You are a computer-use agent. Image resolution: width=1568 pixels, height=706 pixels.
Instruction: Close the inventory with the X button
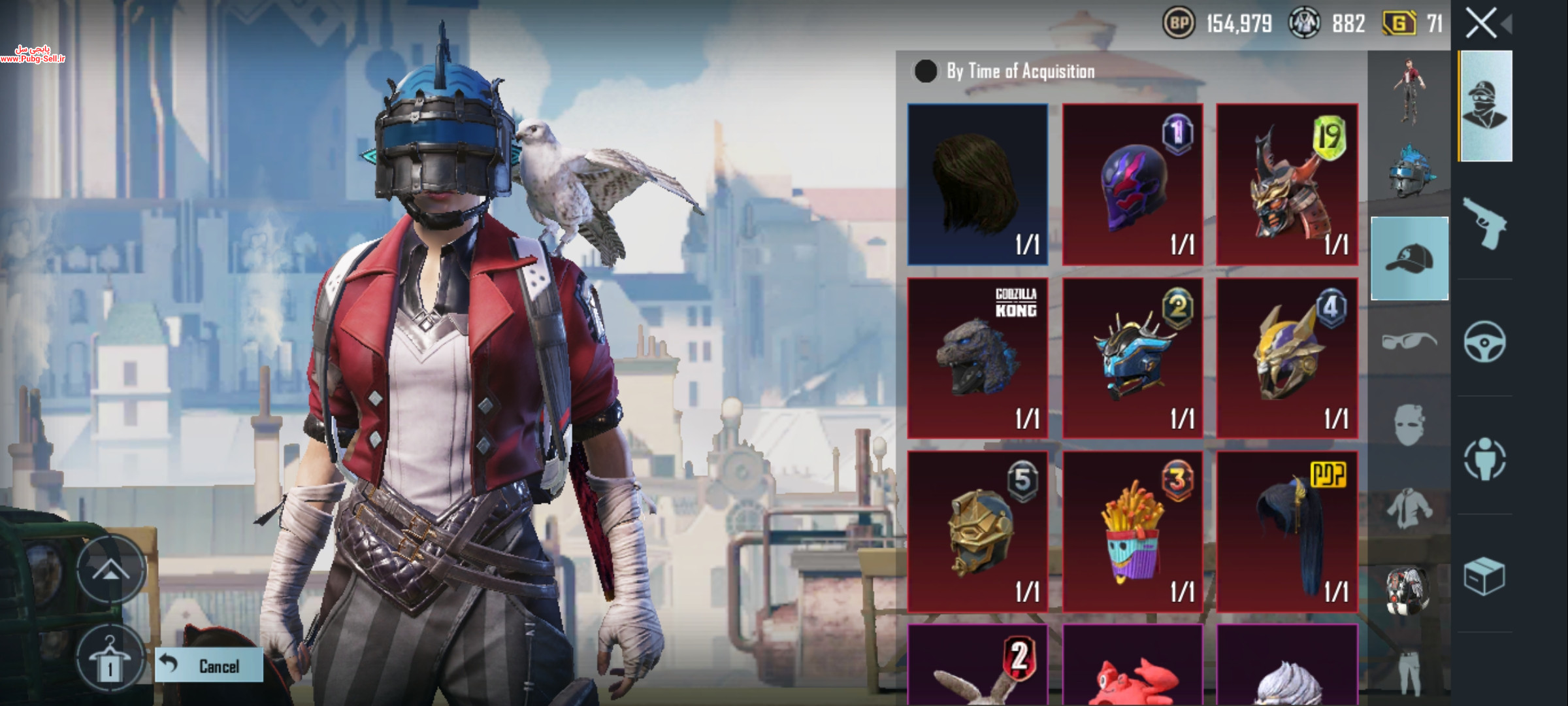point(1481,24)
